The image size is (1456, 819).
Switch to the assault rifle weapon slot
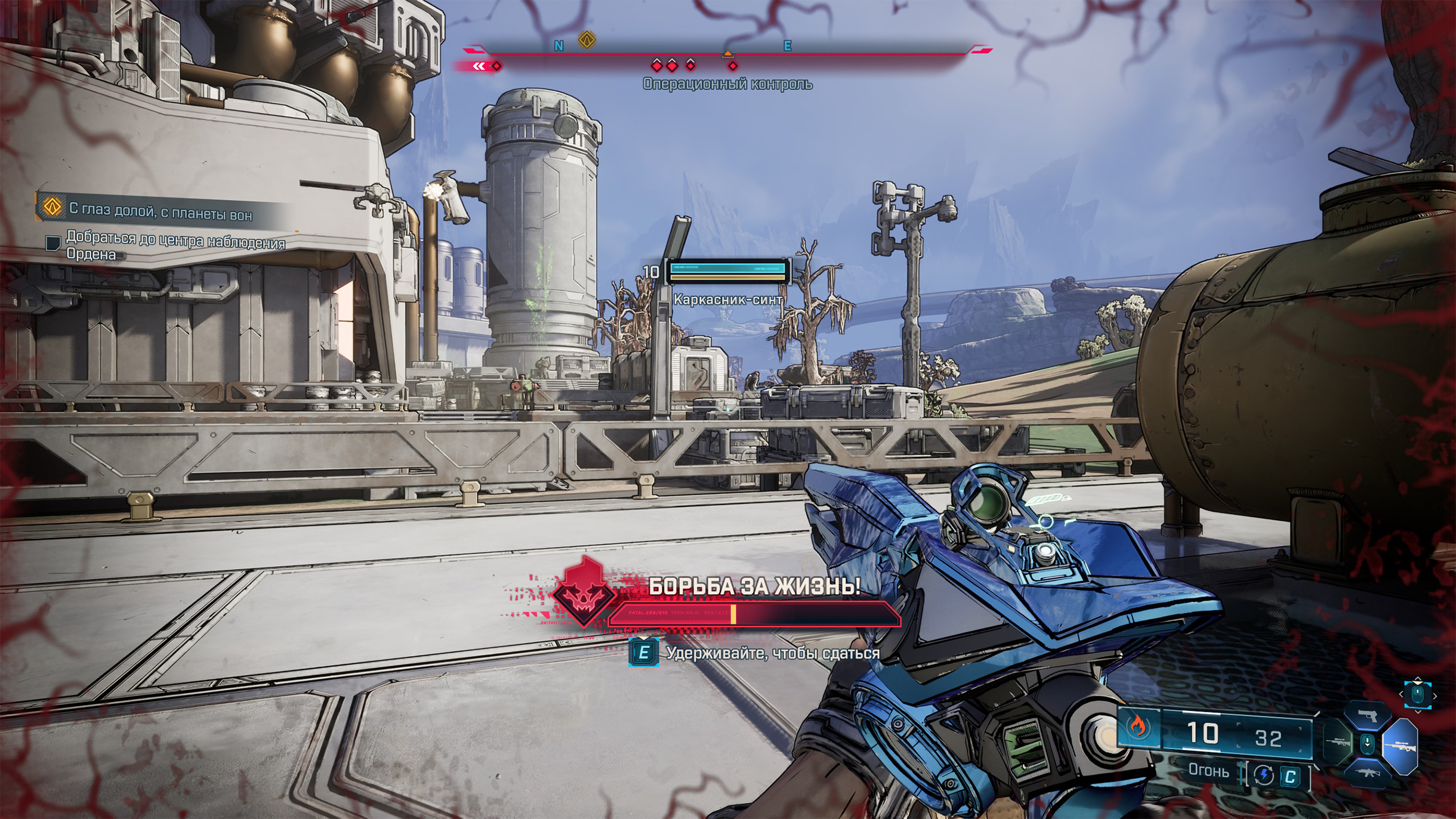click(x=1366, y=774)
